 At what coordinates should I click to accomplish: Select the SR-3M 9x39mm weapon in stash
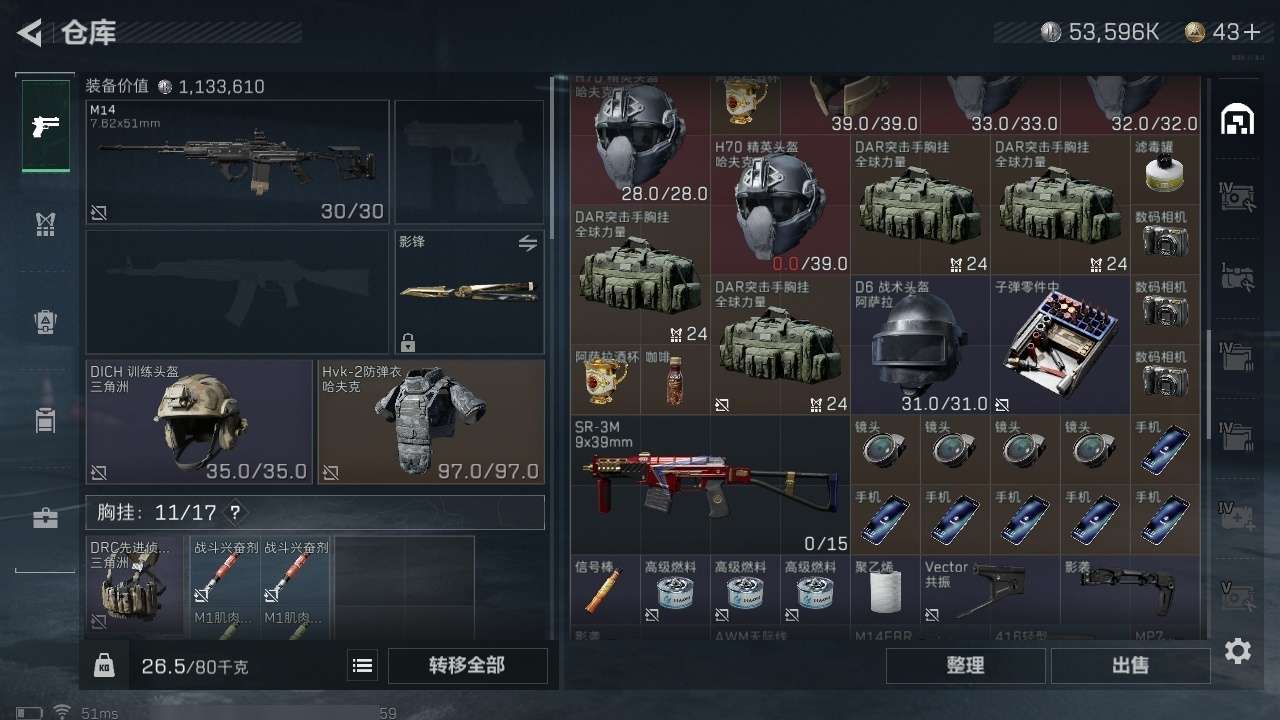[710, 485]
